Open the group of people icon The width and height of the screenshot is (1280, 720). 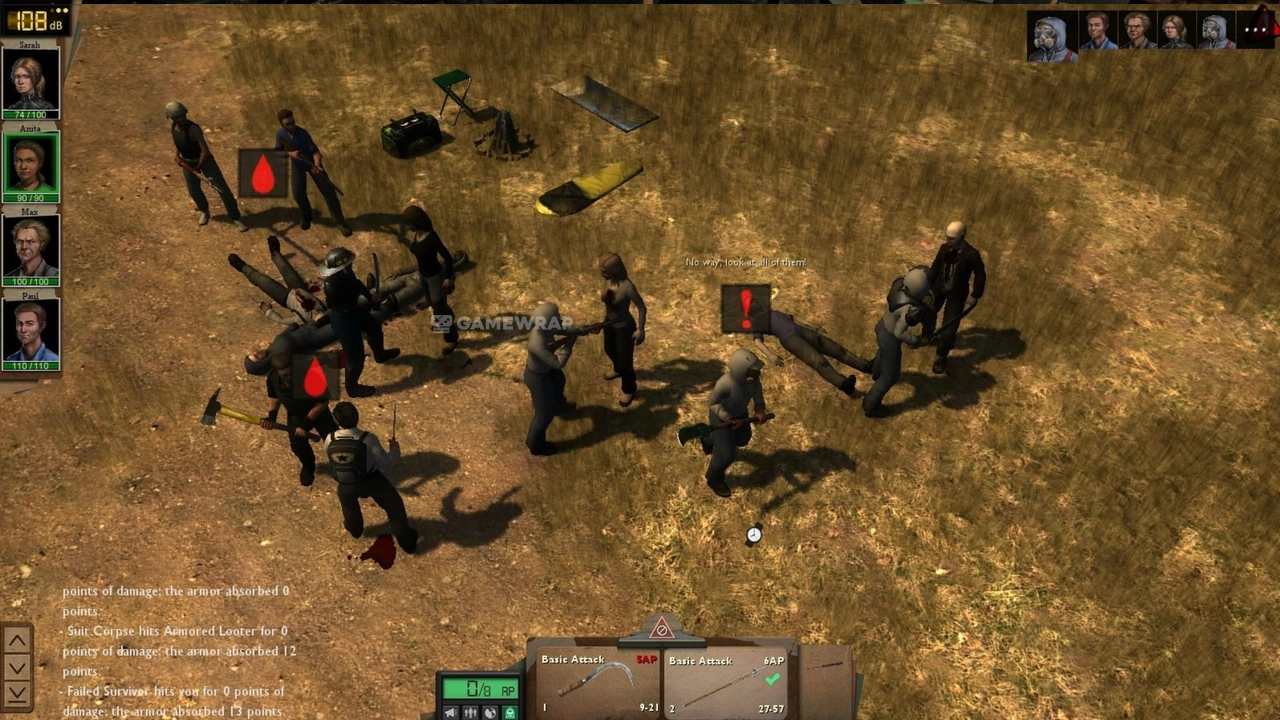pos(470,712)
